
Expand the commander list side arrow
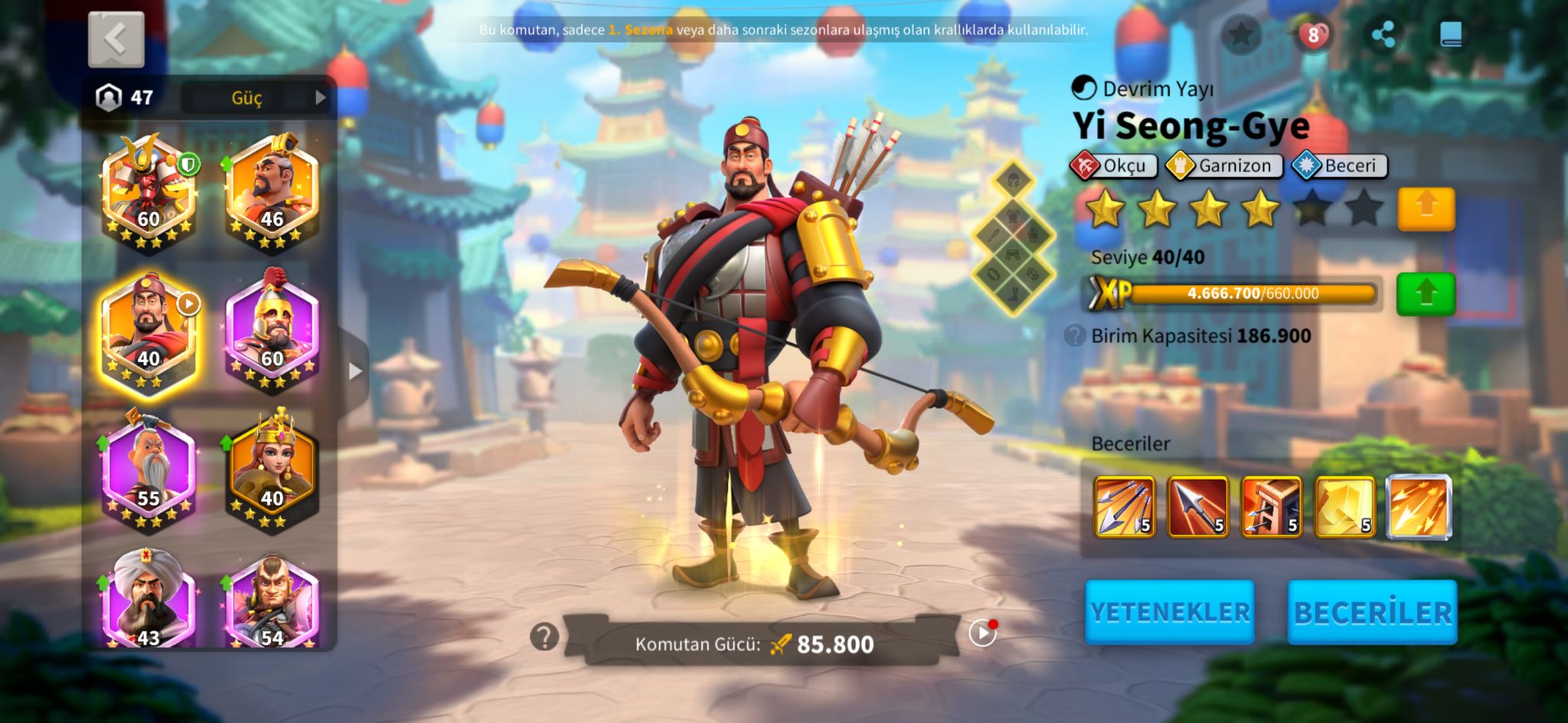click(x=354, y=371)
